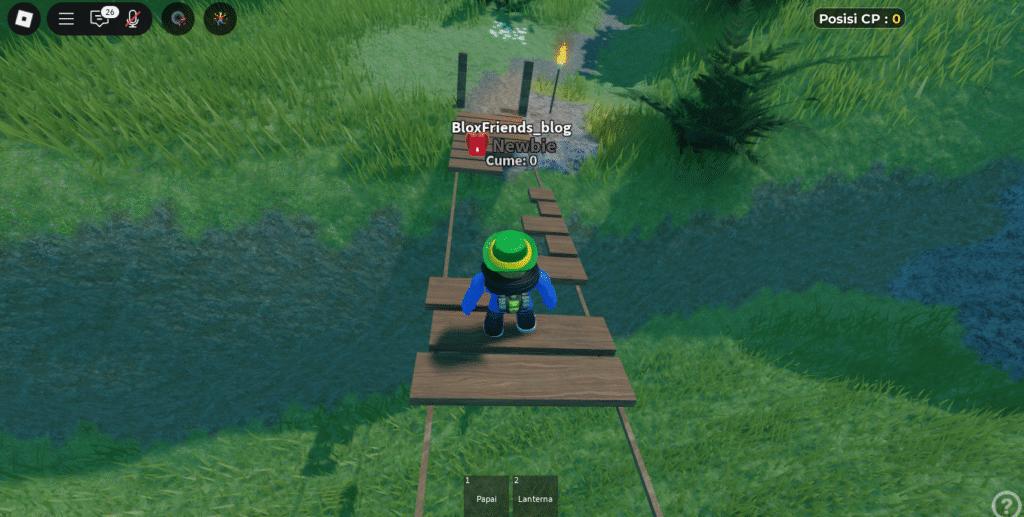The width and height of the screenshot is (1024, 517).
Task: Open the dancing figure emote icon
Action: [220, 18]
